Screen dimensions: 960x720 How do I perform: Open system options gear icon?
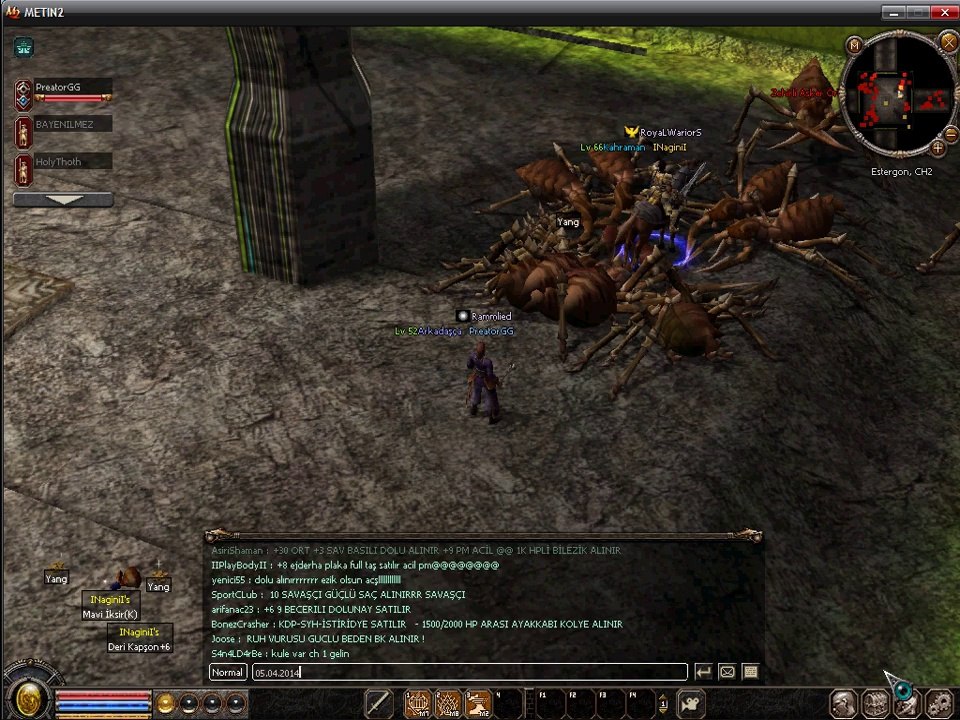point(939,704)
